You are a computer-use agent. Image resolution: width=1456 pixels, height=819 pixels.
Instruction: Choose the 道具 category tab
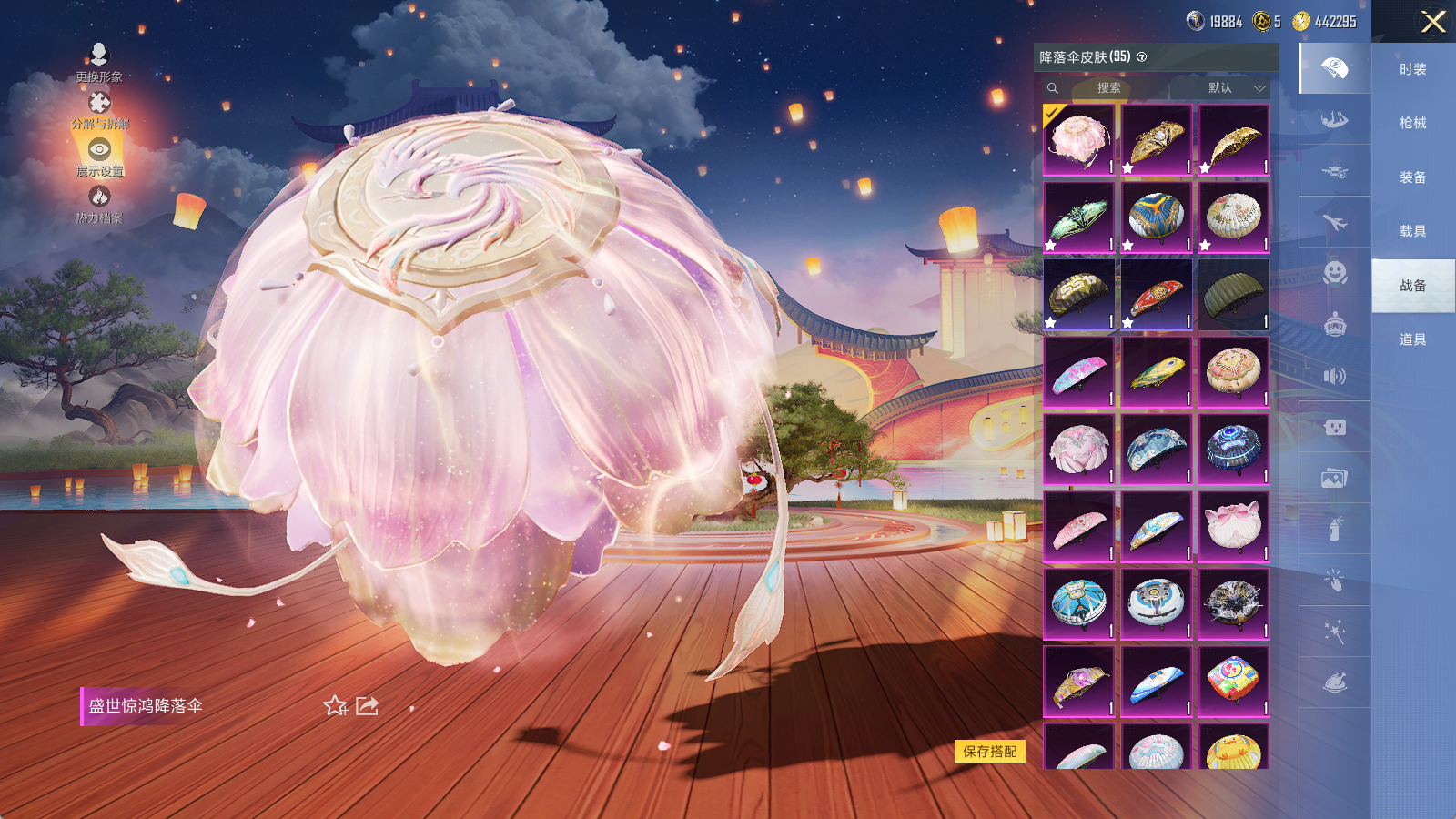[x=1412, y=339]
